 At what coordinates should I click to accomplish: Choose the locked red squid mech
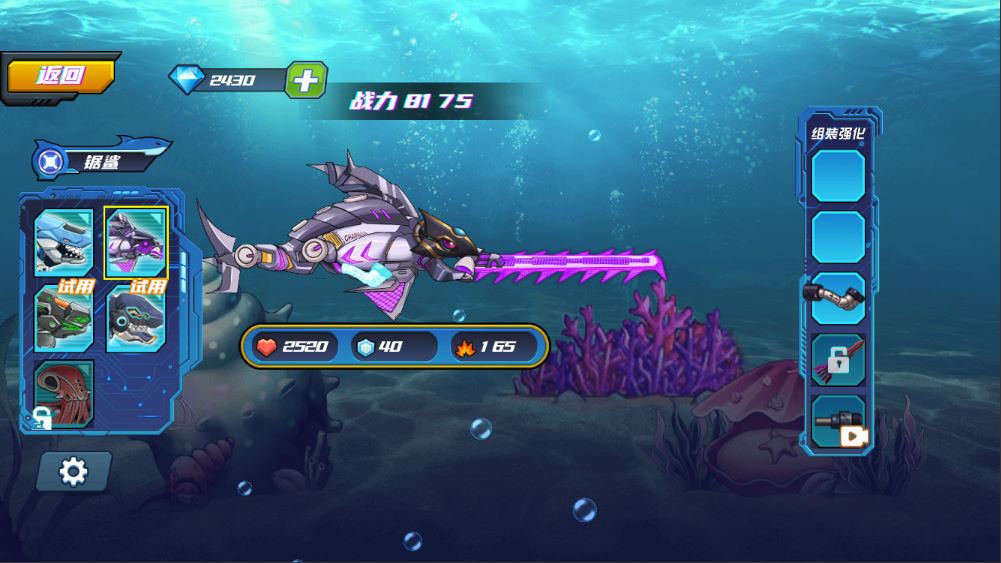(x=64, y=392)
